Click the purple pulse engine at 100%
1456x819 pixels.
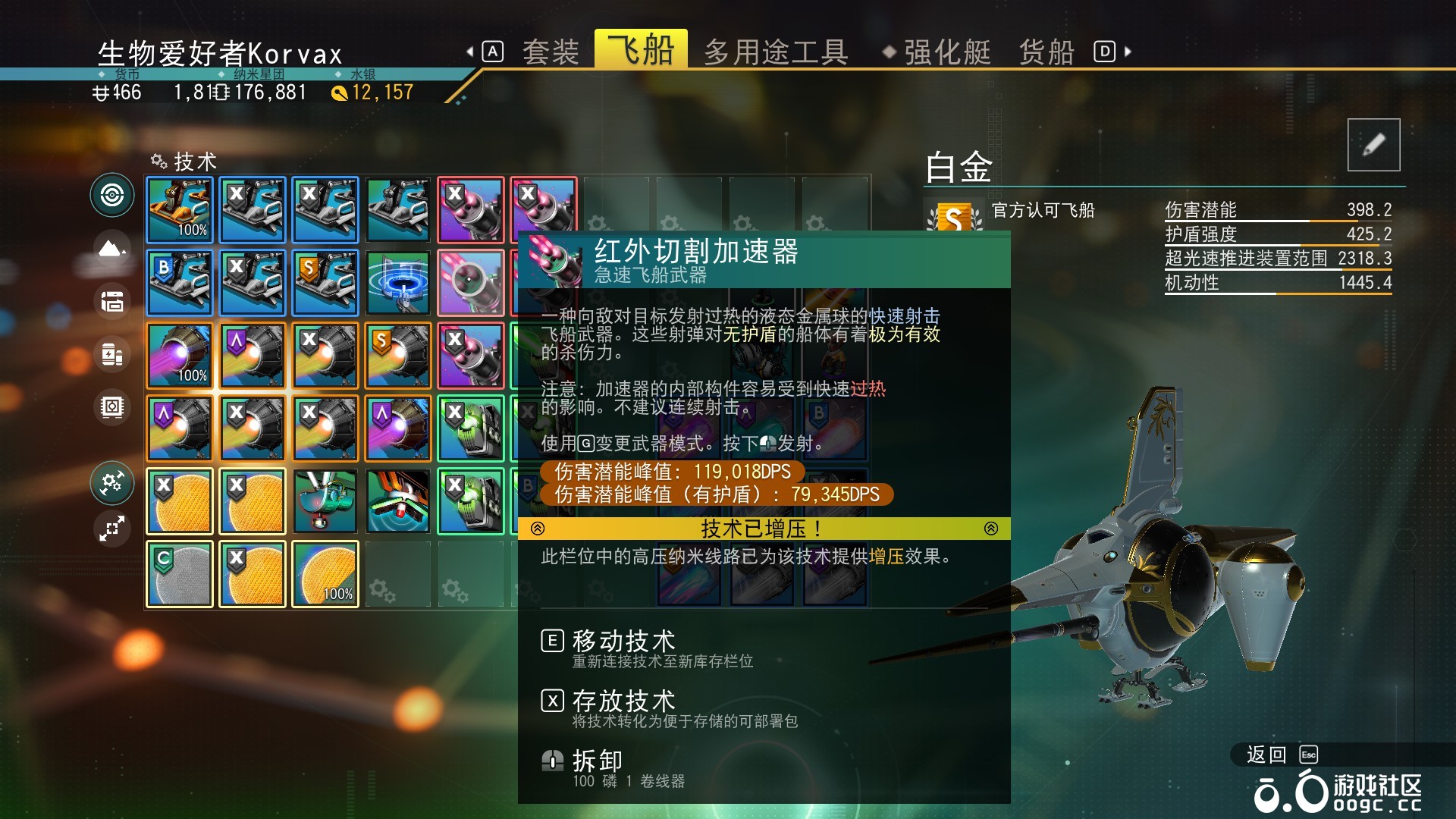(x=179, y=355)
